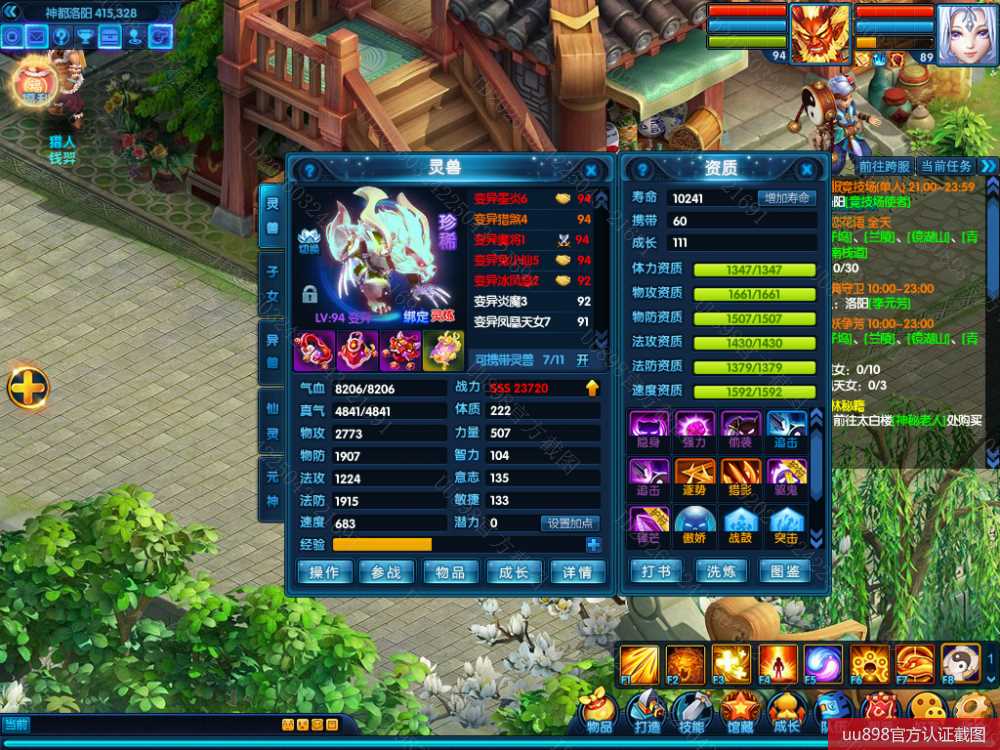Close the 资质 aptitude panel
This screenshot has height=750, width=1000.
pos(808,171)
